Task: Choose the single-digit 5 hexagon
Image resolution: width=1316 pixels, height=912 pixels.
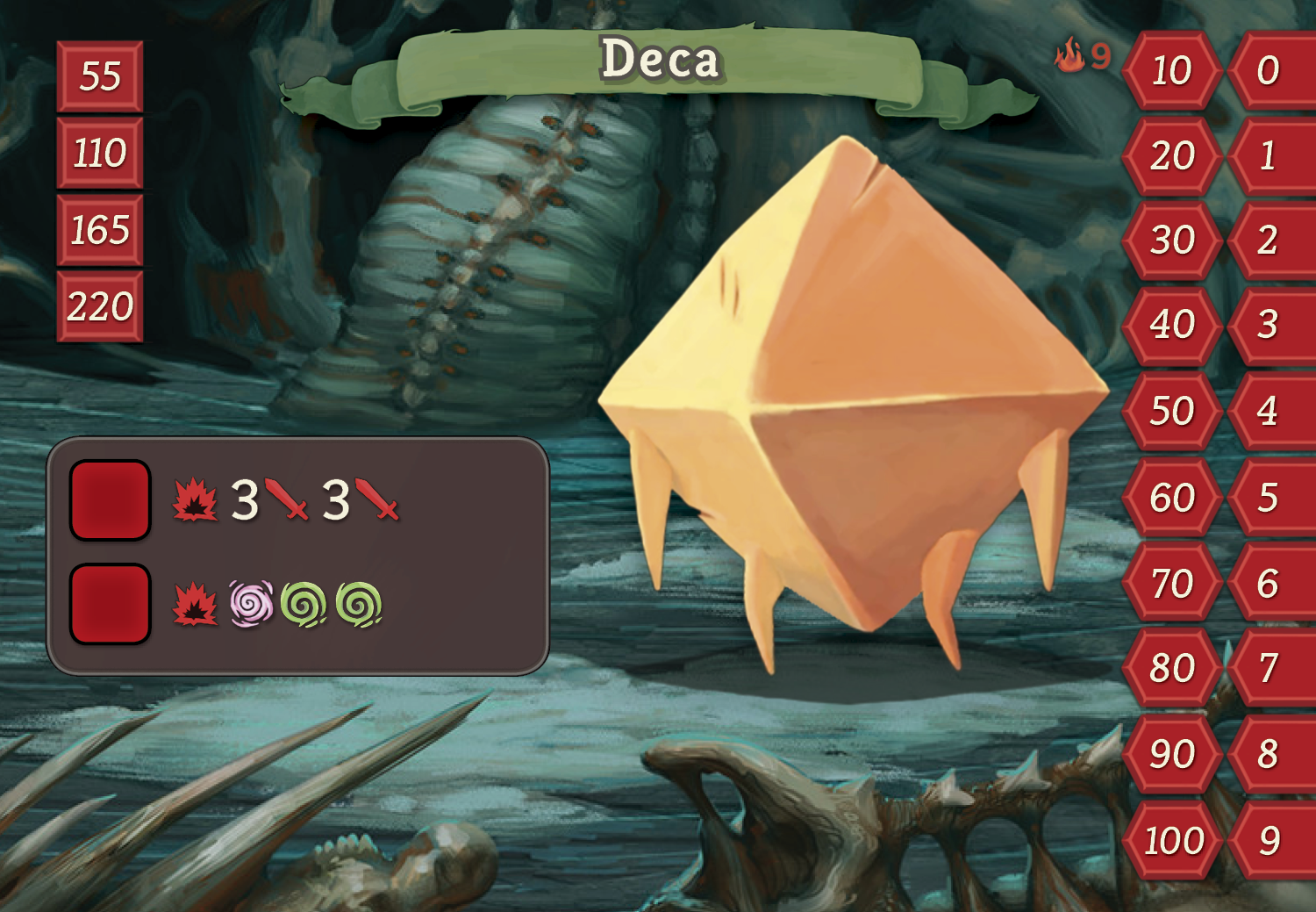Action: 1269,498
